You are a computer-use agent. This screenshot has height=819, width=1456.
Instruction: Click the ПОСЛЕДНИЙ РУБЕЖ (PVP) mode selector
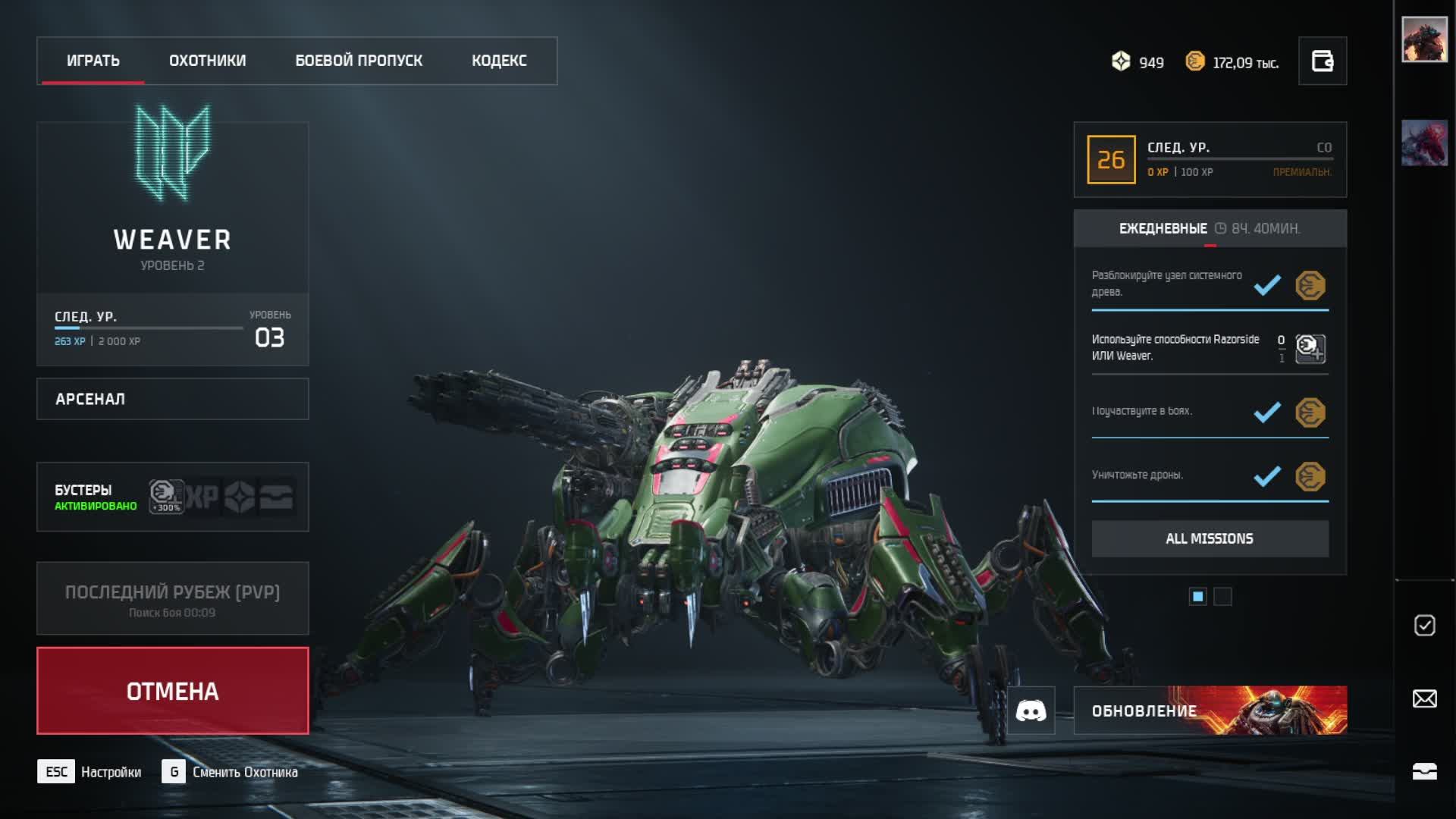(x=173, y=598)
